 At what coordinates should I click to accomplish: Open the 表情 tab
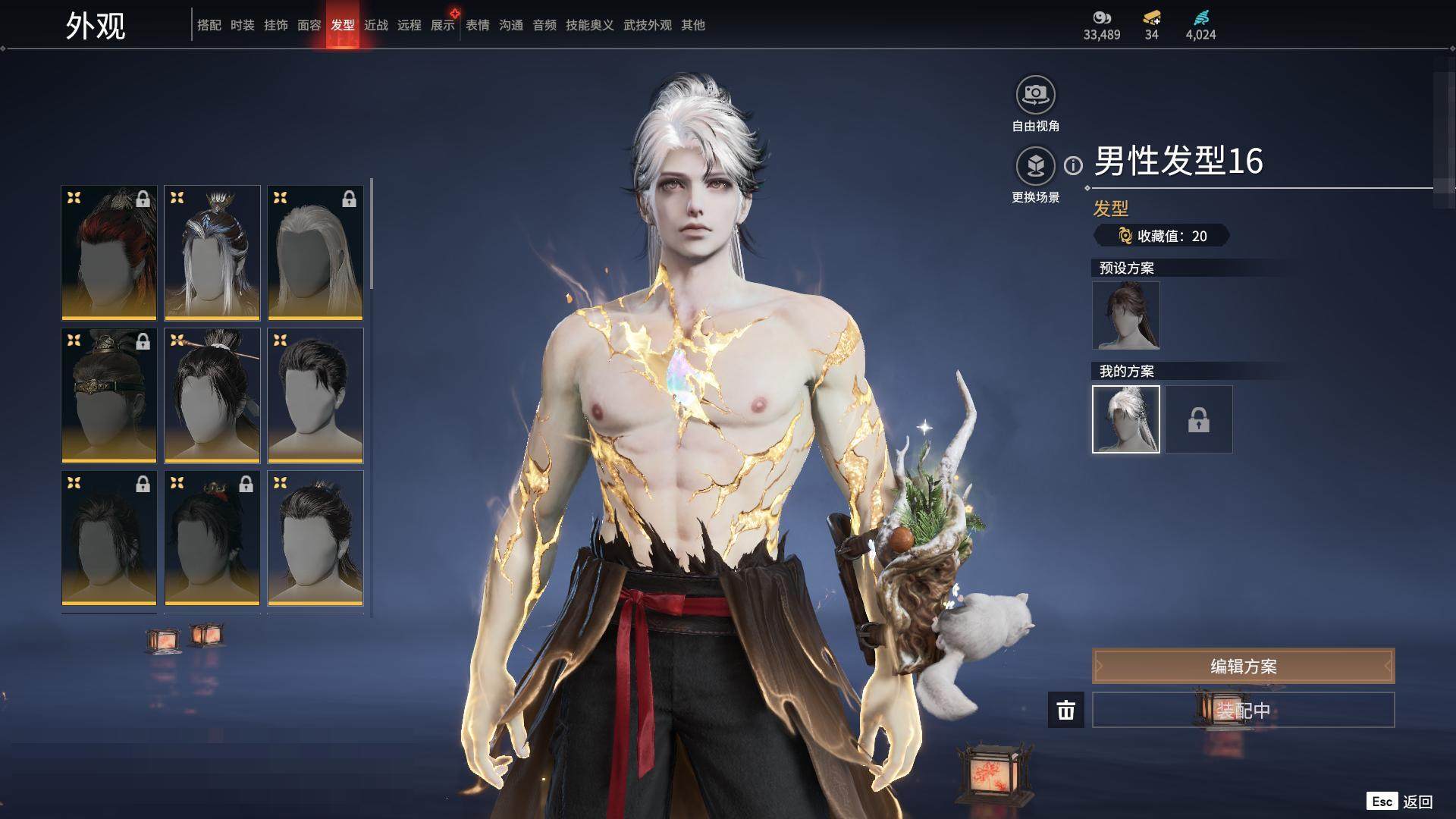click(477, 25)
